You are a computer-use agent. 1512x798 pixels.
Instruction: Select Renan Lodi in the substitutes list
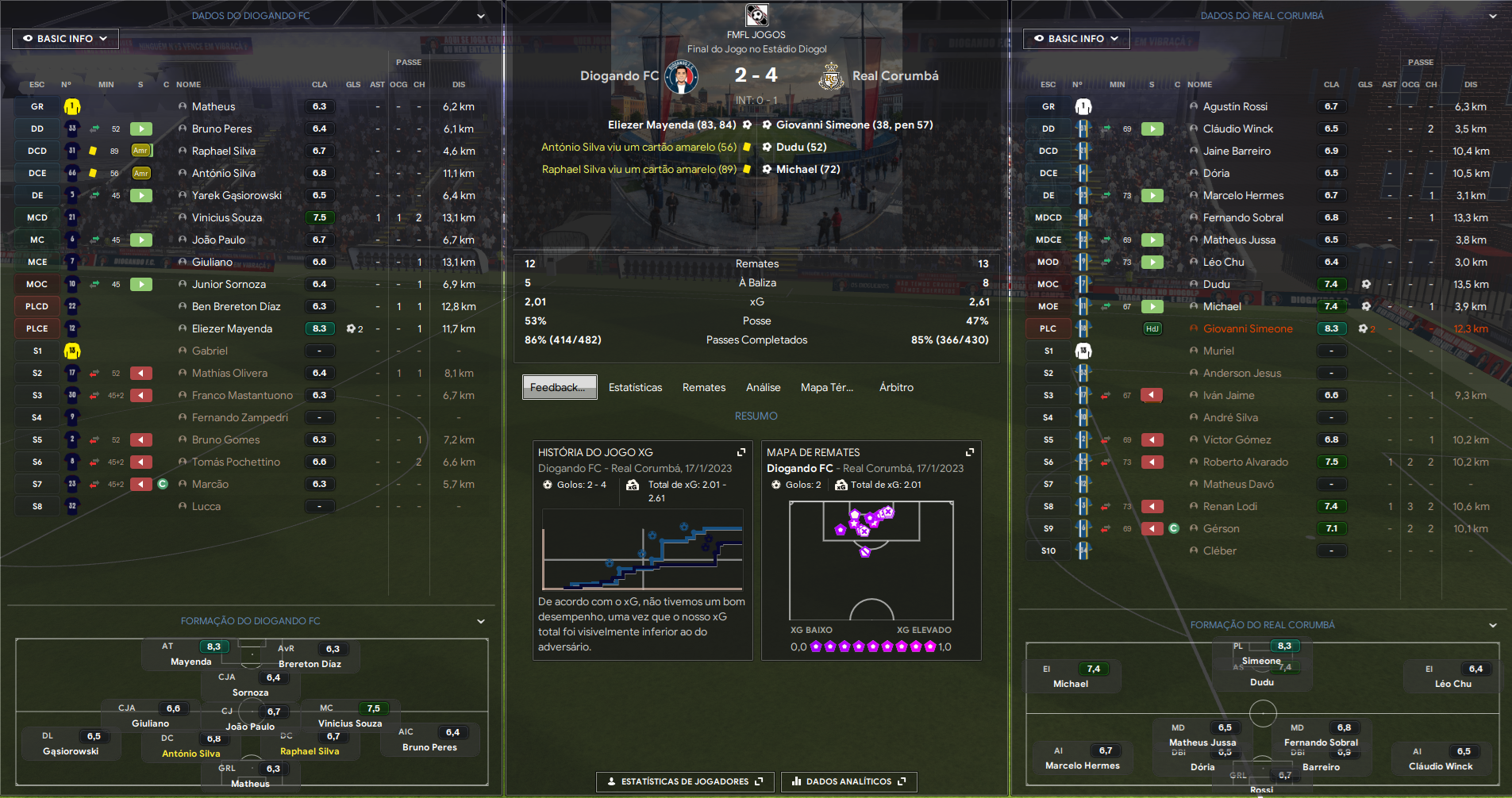(1229, 506)
